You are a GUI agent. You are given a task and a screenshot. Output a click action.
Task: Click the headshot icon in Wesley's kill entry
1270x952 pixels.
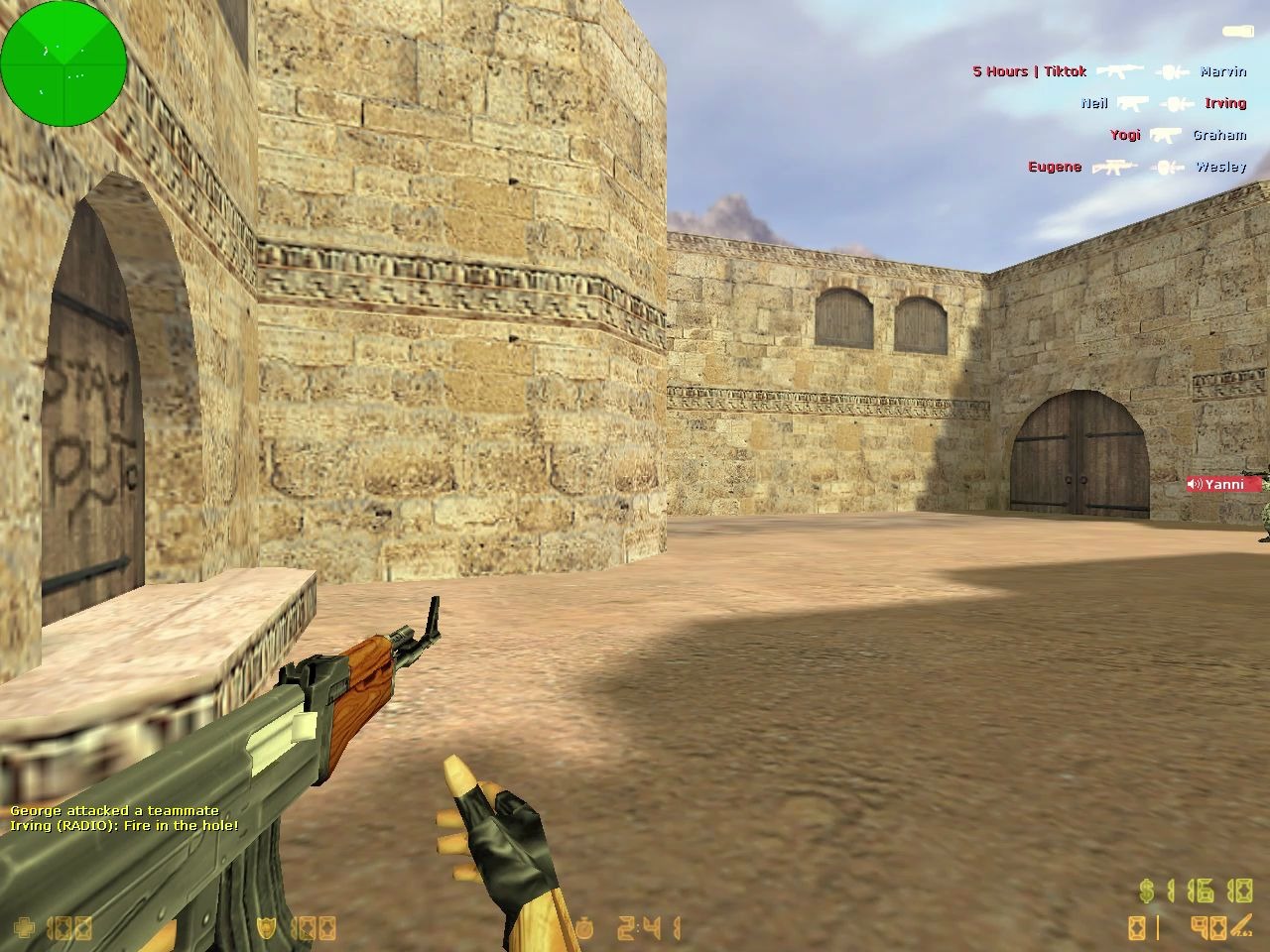coord(1168,167)
